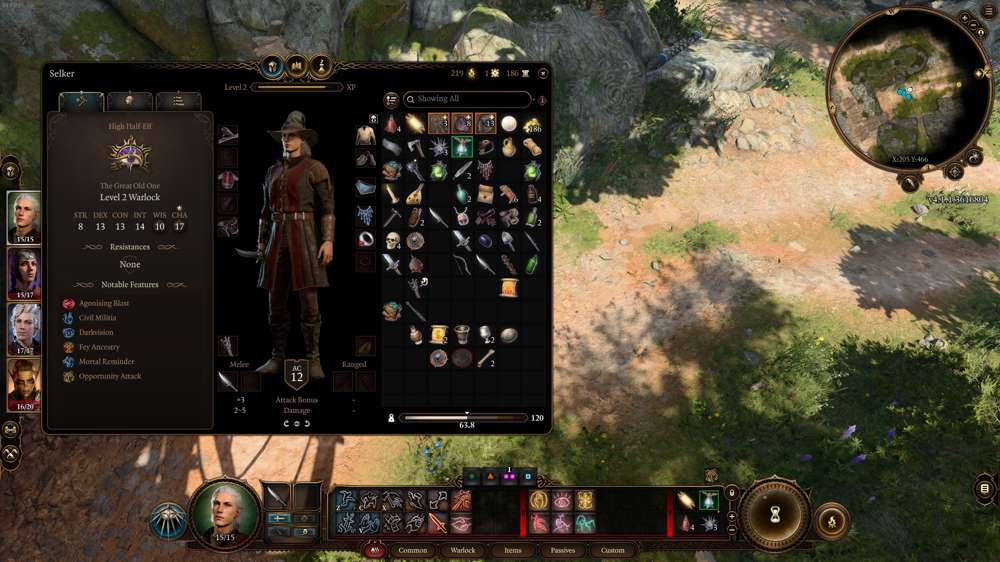Screen dimensions: 1000x562
Task: Select the orange scroll item in inventory
Action: click(509, 288)
